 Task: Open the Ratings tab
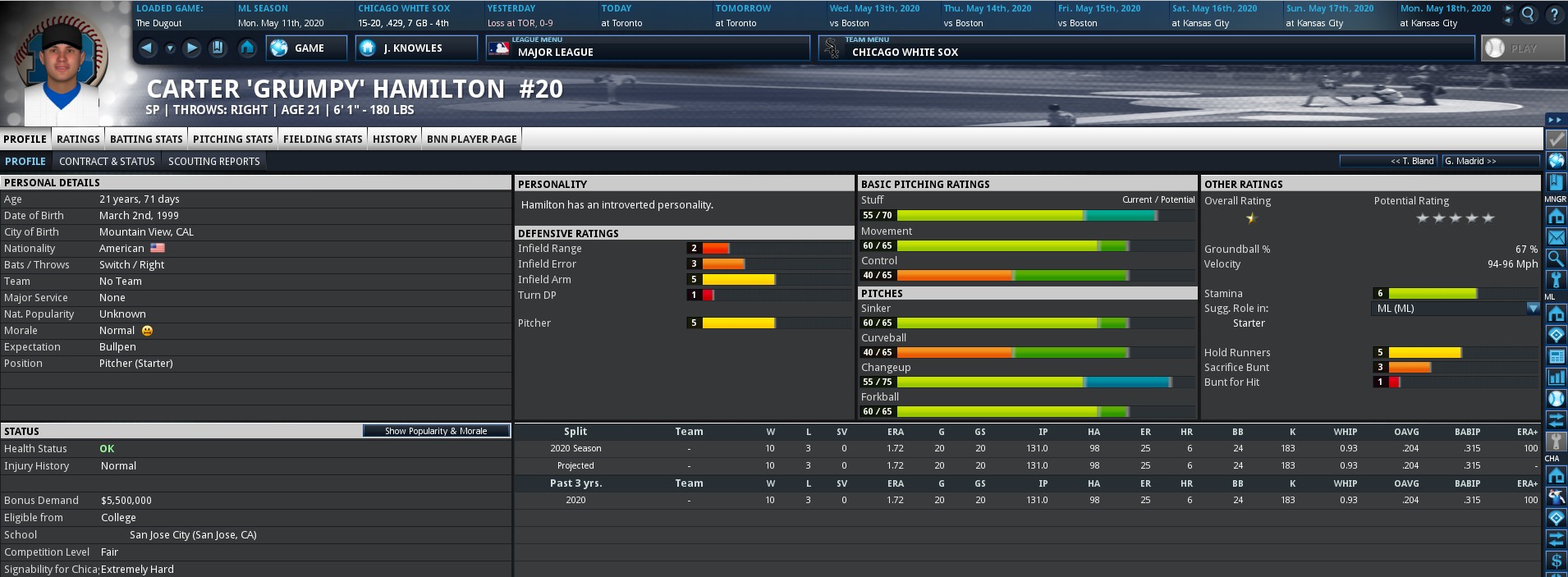[x=78, y=139]
